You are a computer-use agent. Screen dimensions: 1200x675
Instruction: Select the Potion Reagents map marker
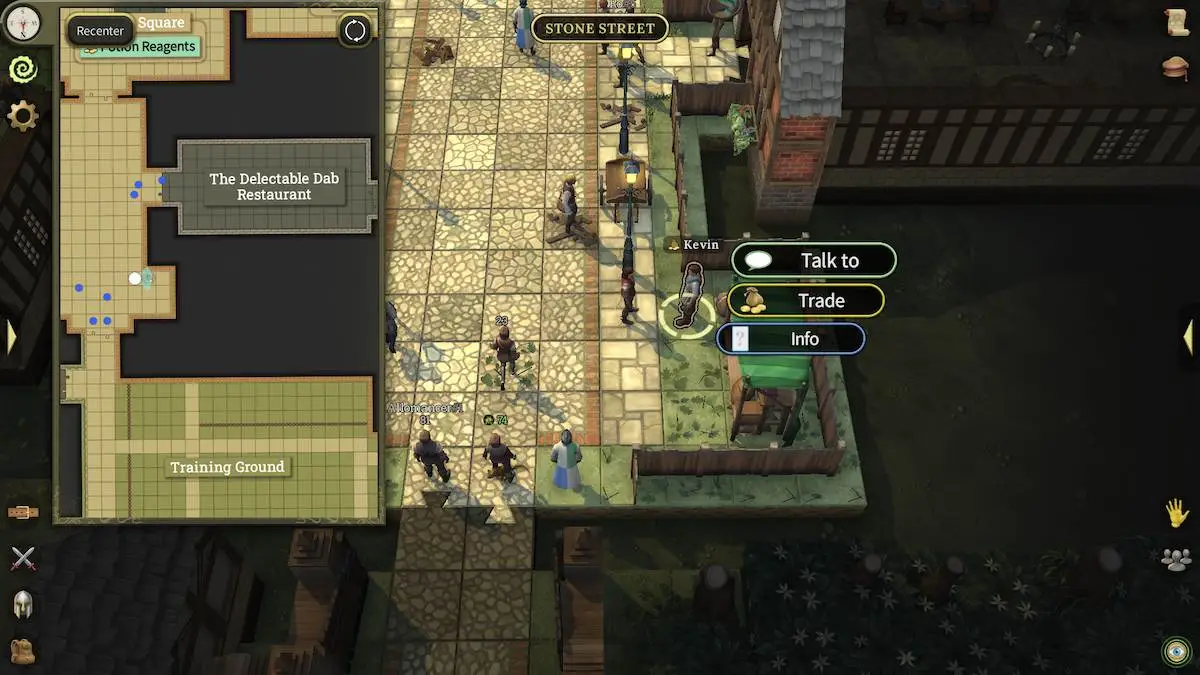138,47
